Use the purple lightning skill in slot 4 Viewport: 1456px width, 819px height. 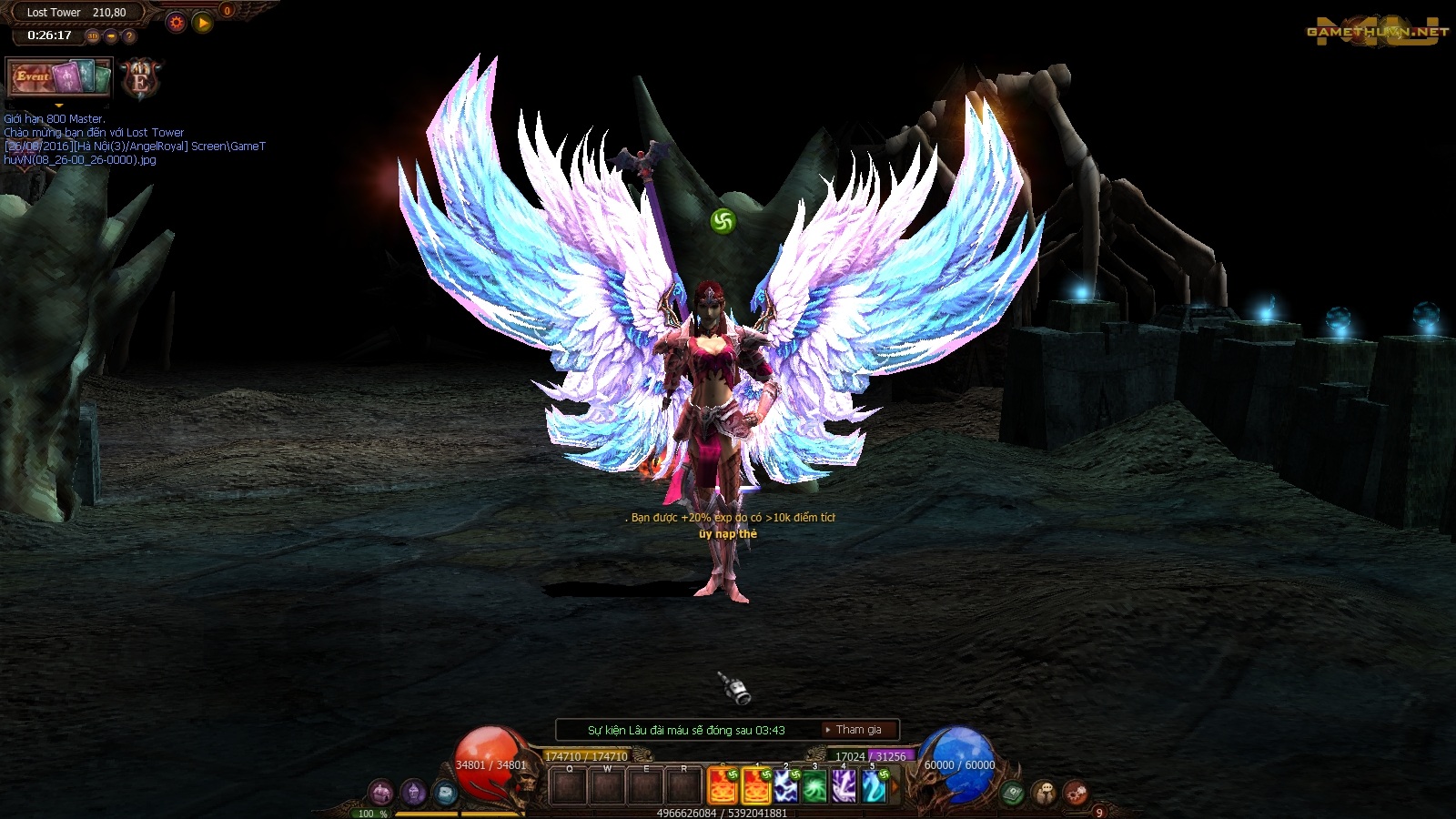(844, 787)
